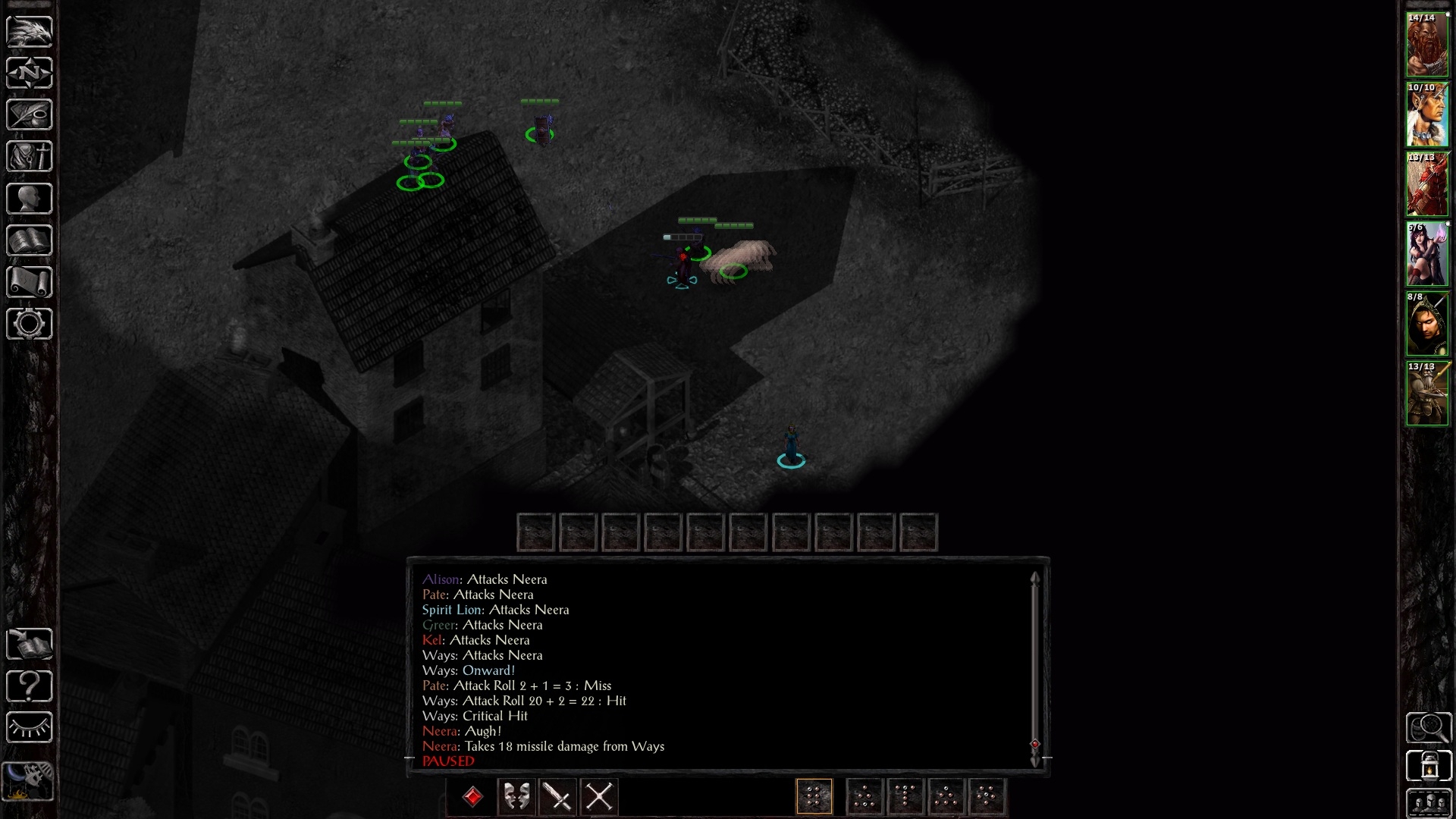This screenshot has height=819, width=1456.
Task: Activate the red gem guard button
Action: (473, 797)
